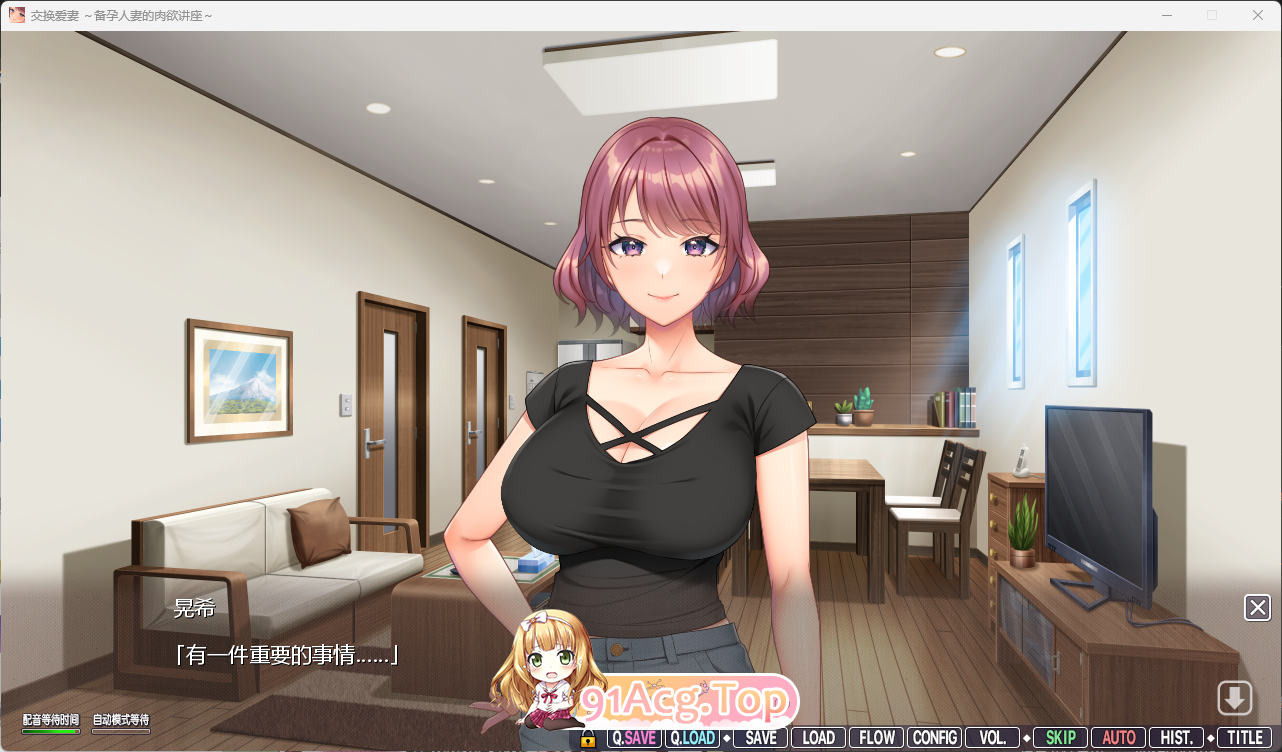Image resolution: width=1282 pixels, height=752 pixels.
Task: Open the LOAD screen
Action: coord(818,738)
